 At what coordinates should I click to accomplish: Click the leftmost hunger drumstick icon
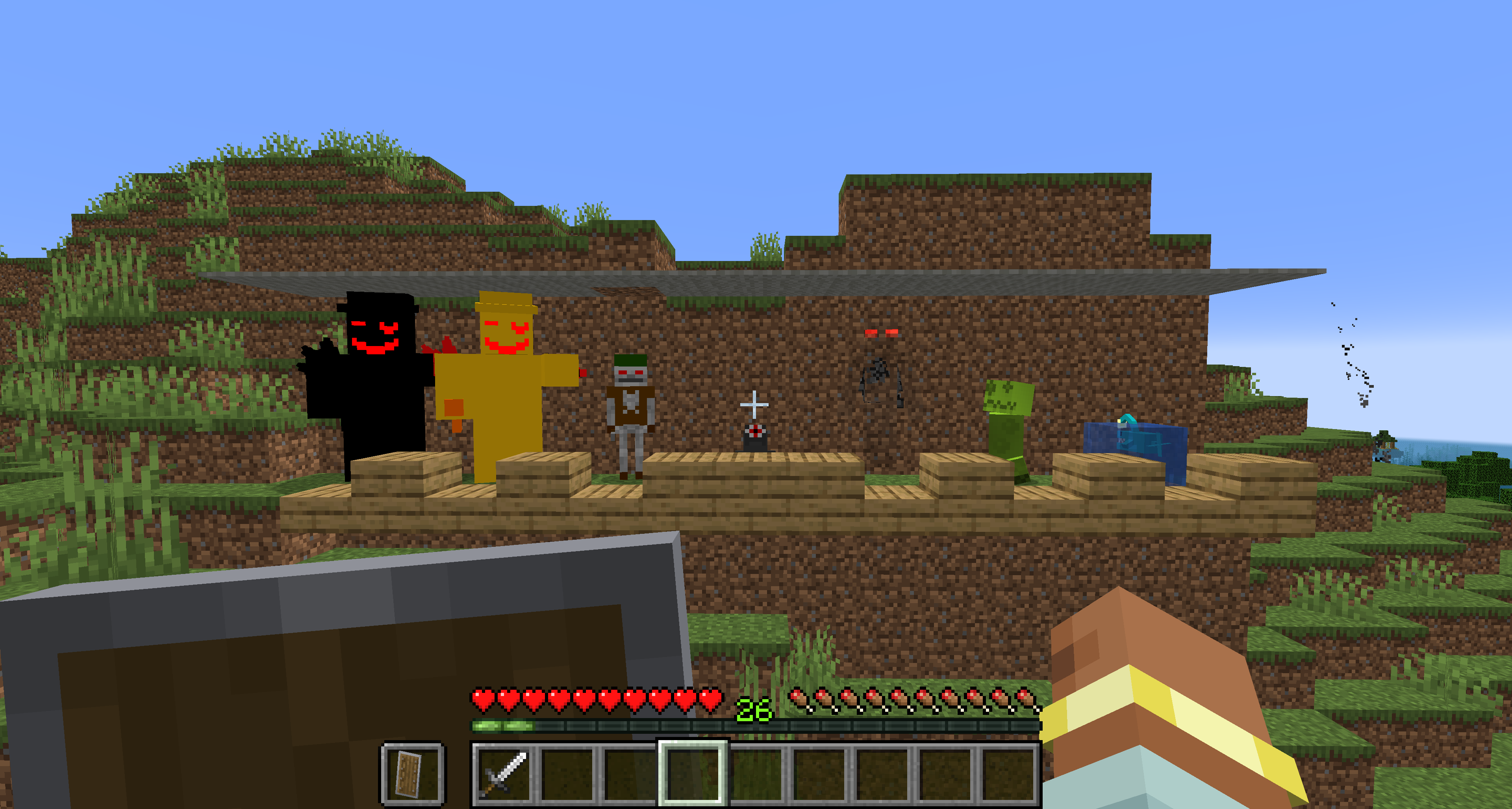[x=799, y=702]
